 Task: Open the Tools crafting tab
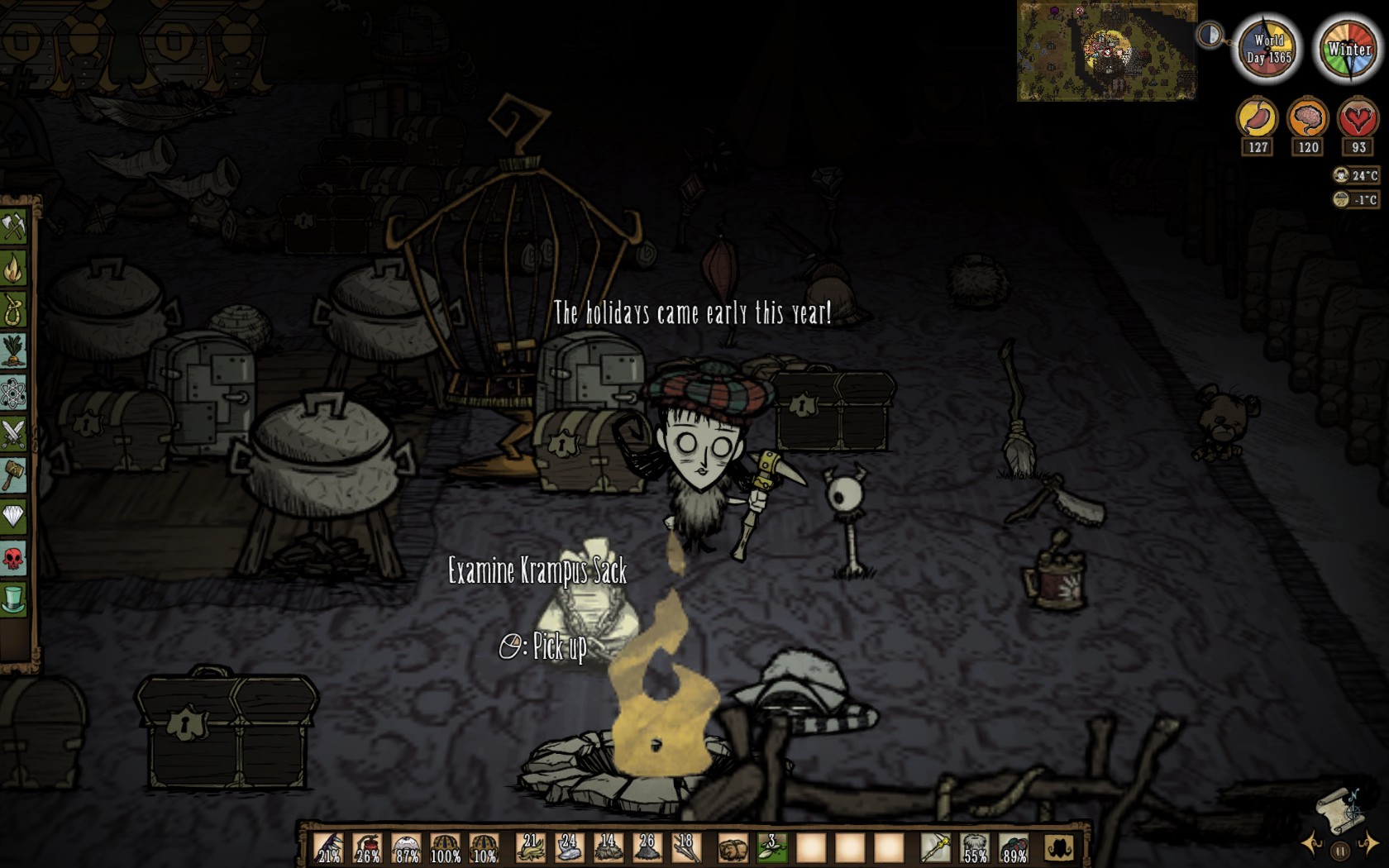point(14,227)
